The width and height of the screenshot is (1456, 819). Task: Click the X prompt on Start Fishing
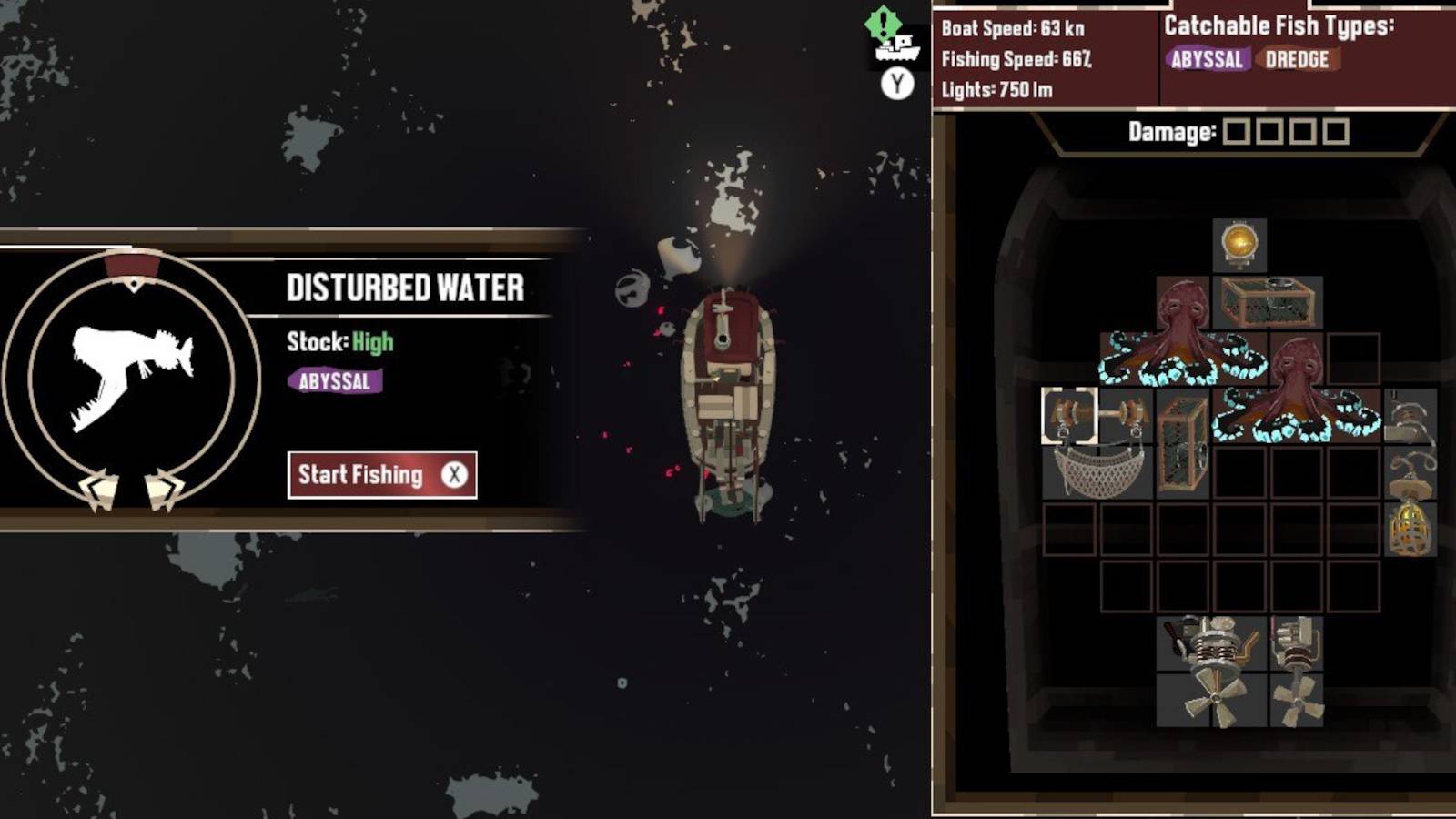coord(453,474)
